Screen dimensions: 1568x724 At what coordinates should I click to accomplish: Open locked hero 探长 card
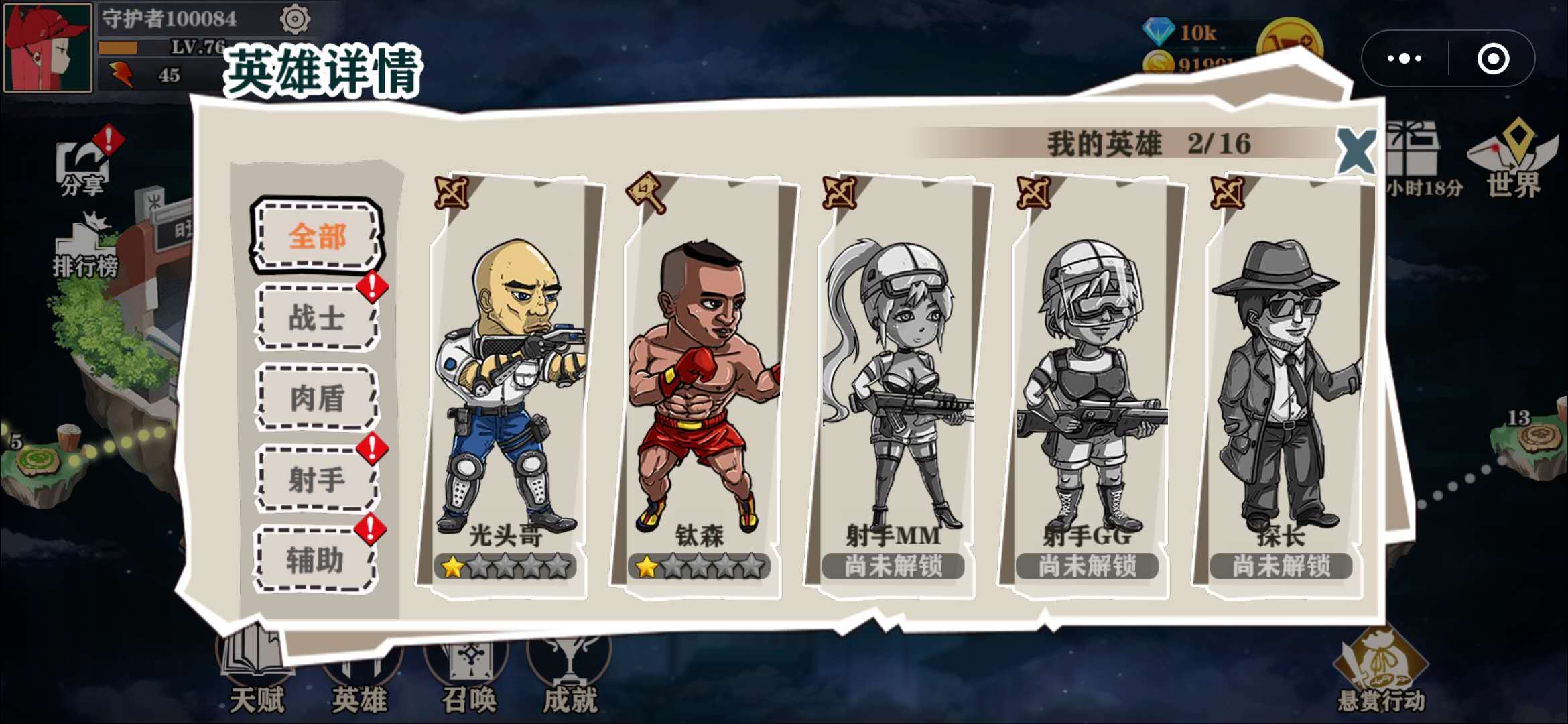coord(1280,389)
